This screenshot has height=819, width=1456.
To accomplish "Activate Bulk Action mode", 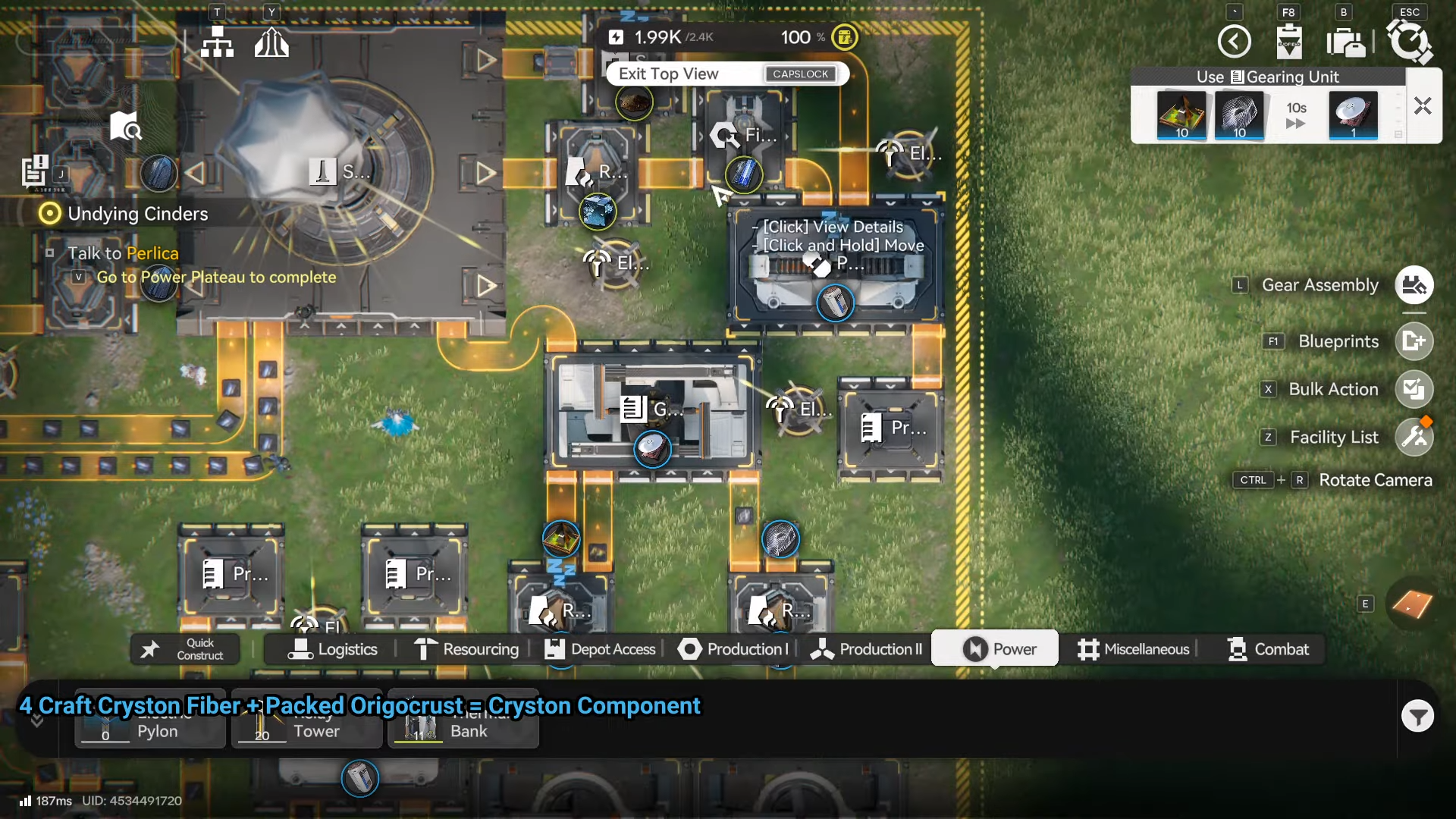I will point(1414,389).
